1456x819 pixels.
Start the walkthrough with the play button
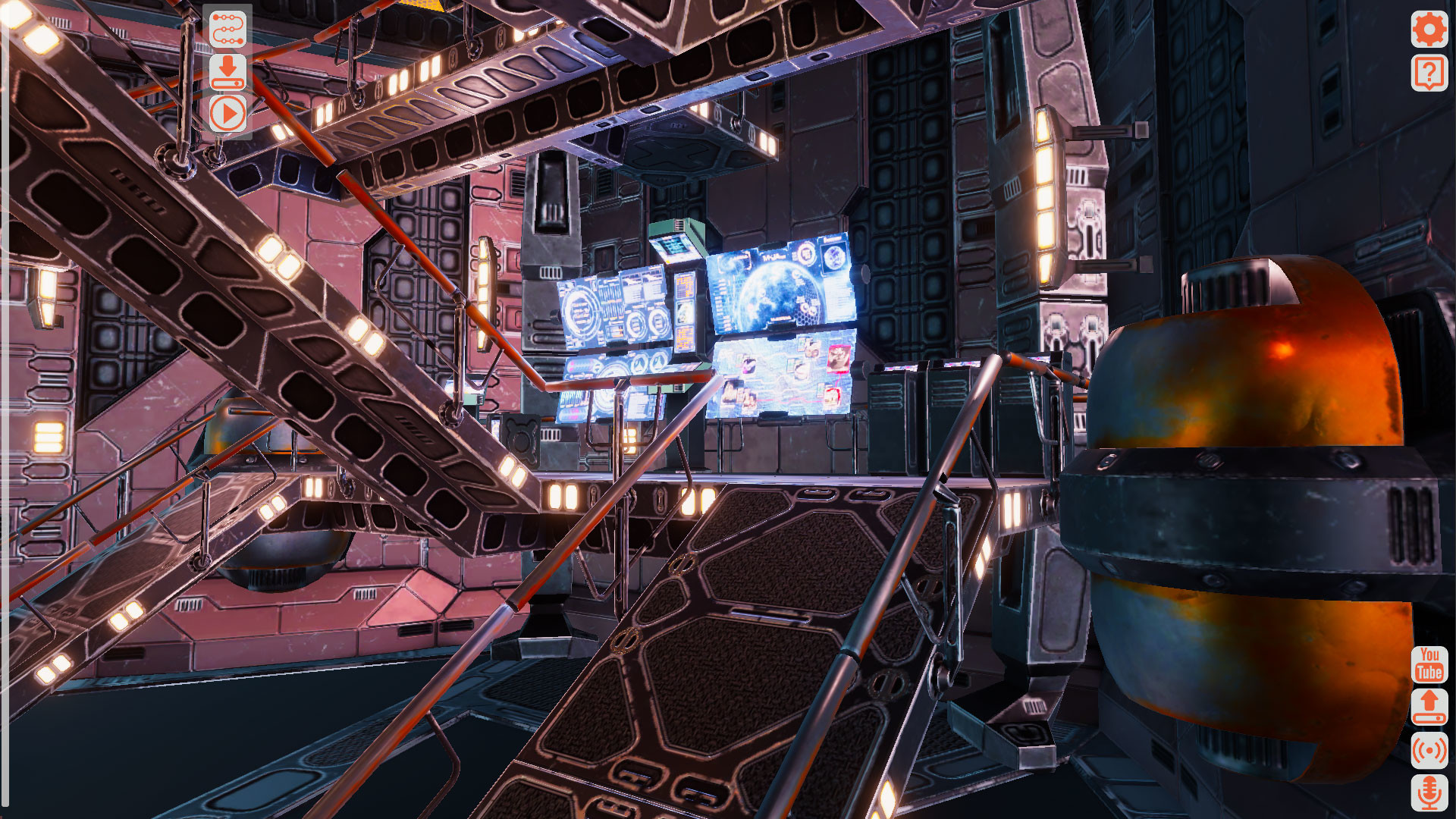(229, 114)
